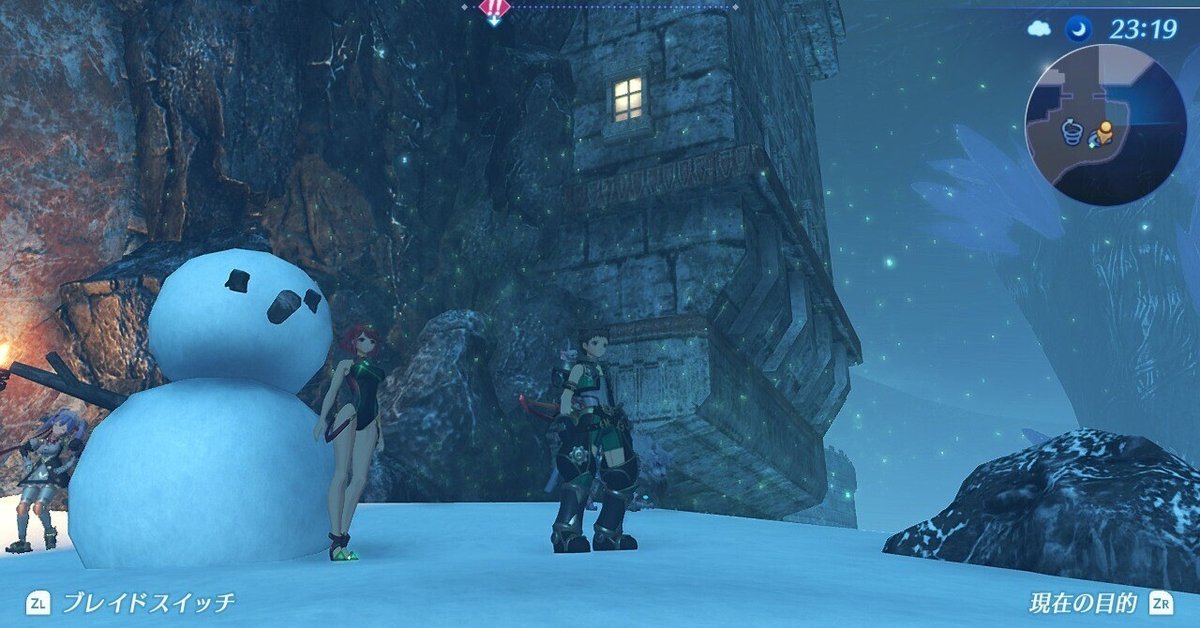Click the cloud weather icon
Screen dimensions: 1200x628
point(1040,29)
